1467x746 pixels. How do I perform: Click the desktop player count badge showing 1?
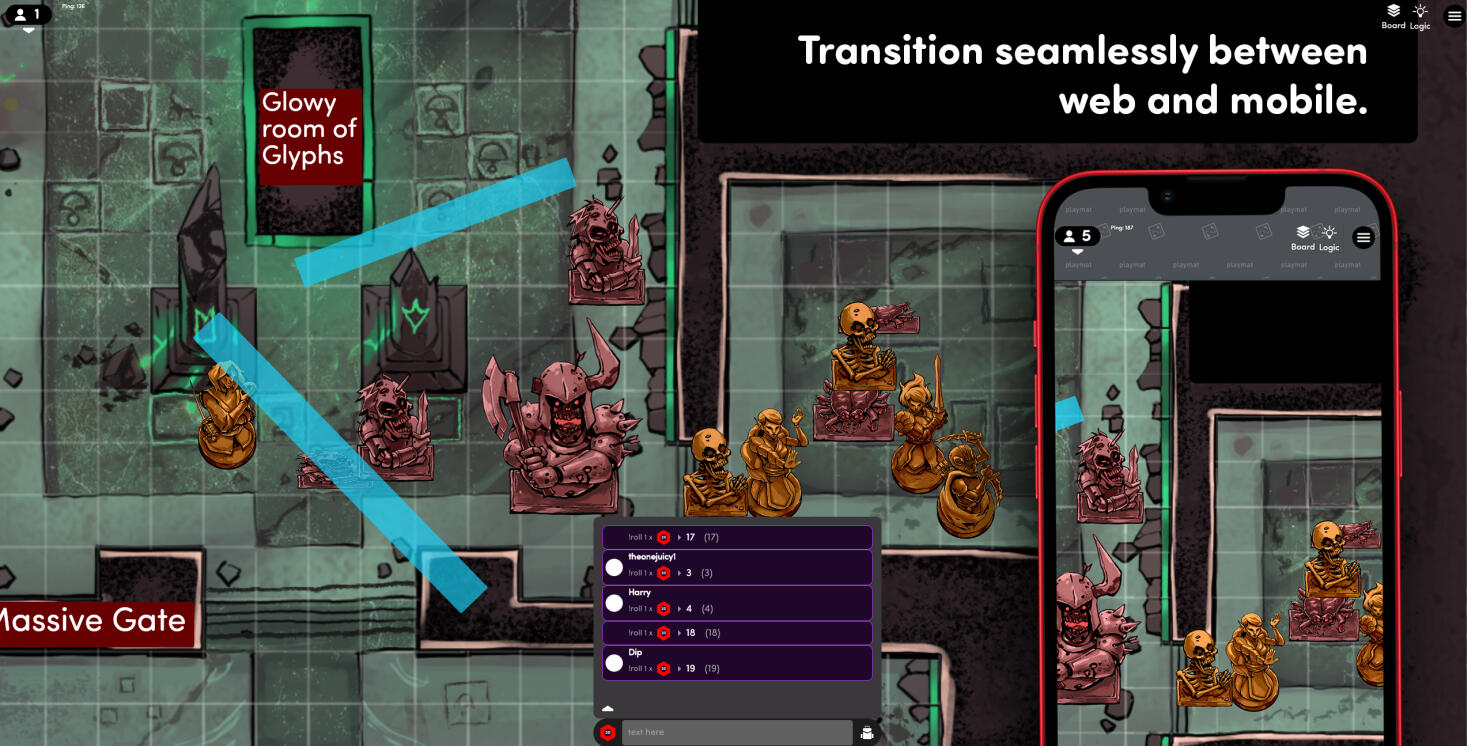click(x=27, y=15)
